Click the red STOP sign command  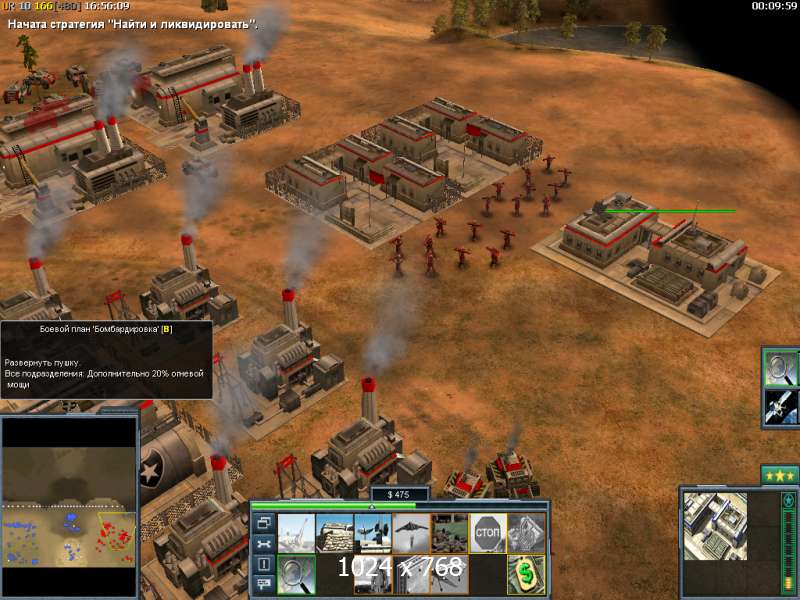(487, 533)
